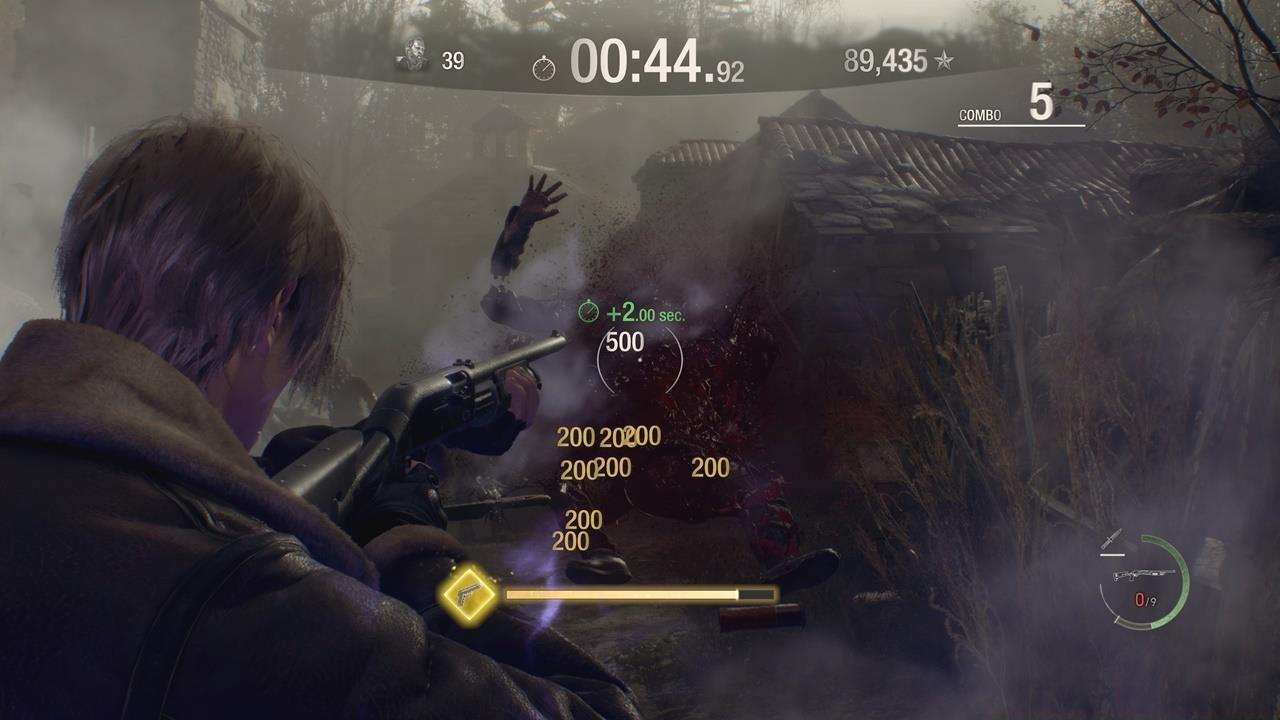Click the shotgun weapon icon
This screenshot has width=1280, height=720.
(x=1144, y=574)
